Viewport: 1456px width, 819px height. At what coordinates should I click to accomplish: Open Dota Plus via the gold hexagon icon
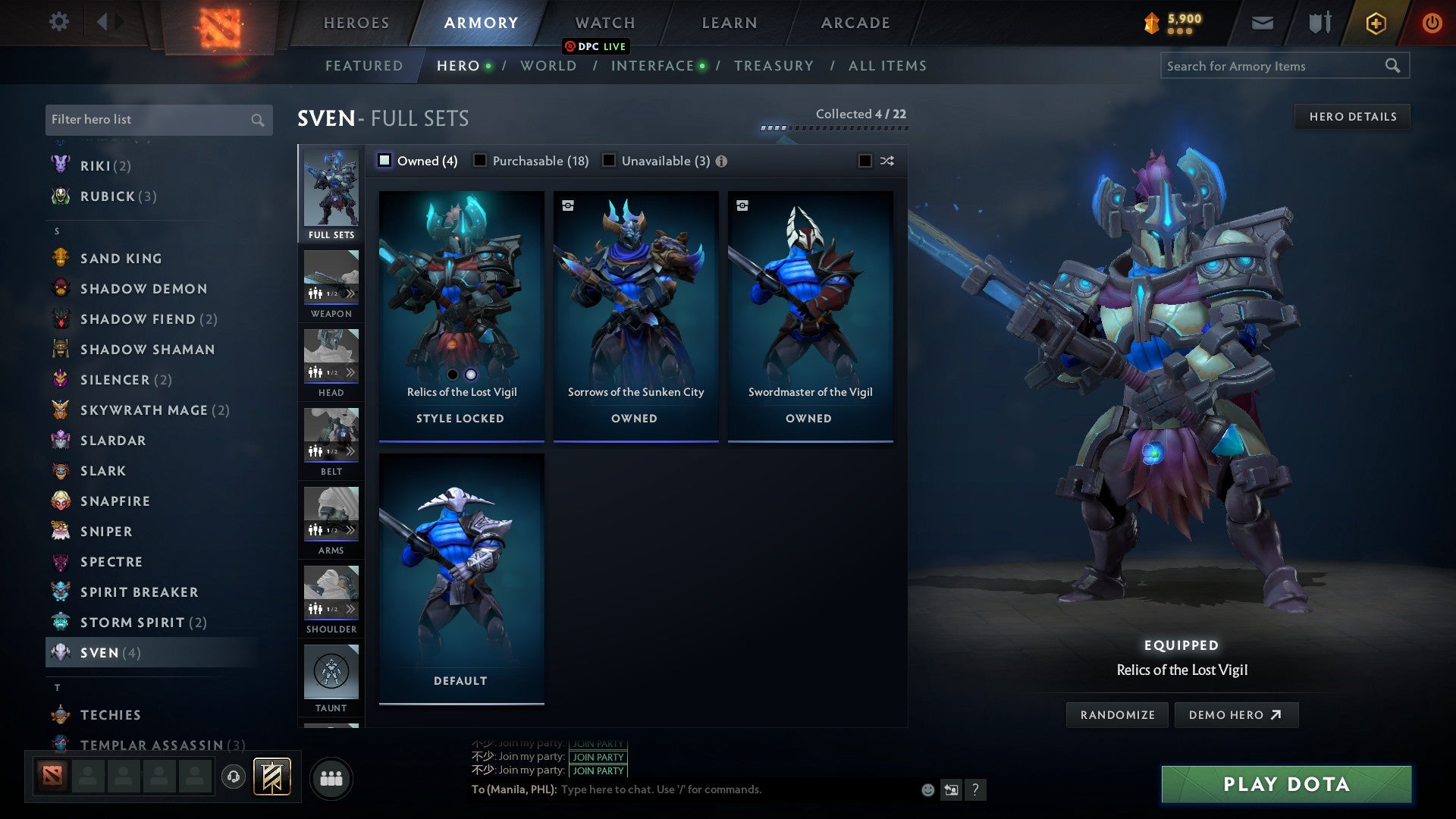[x=1374, y=22]
